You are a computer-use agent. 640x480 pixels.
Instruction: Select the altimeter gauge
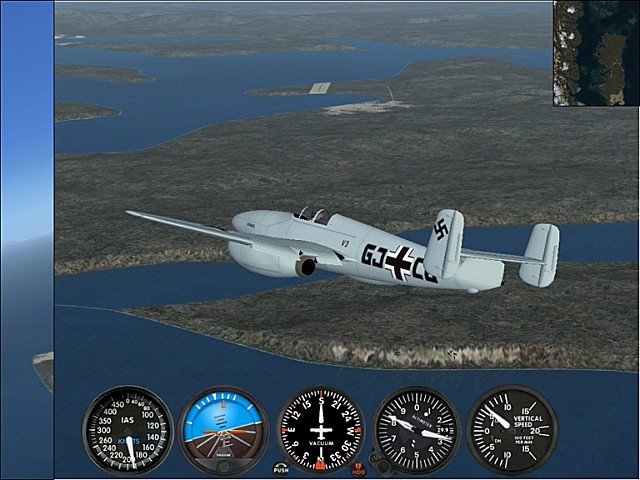pos(416,430)
